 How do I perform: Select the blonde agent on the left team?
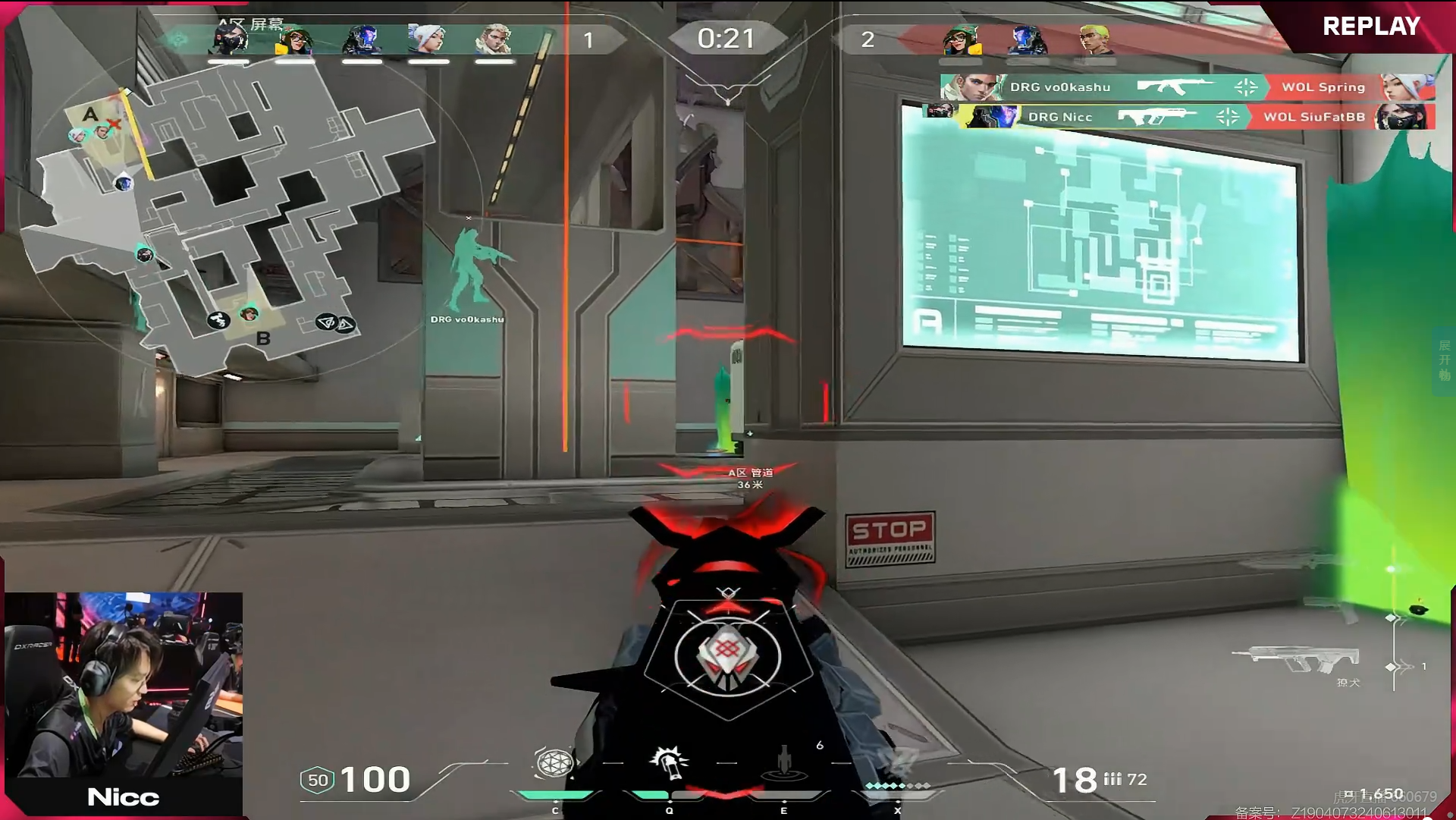pyautogui.click(x=494, y=39)
